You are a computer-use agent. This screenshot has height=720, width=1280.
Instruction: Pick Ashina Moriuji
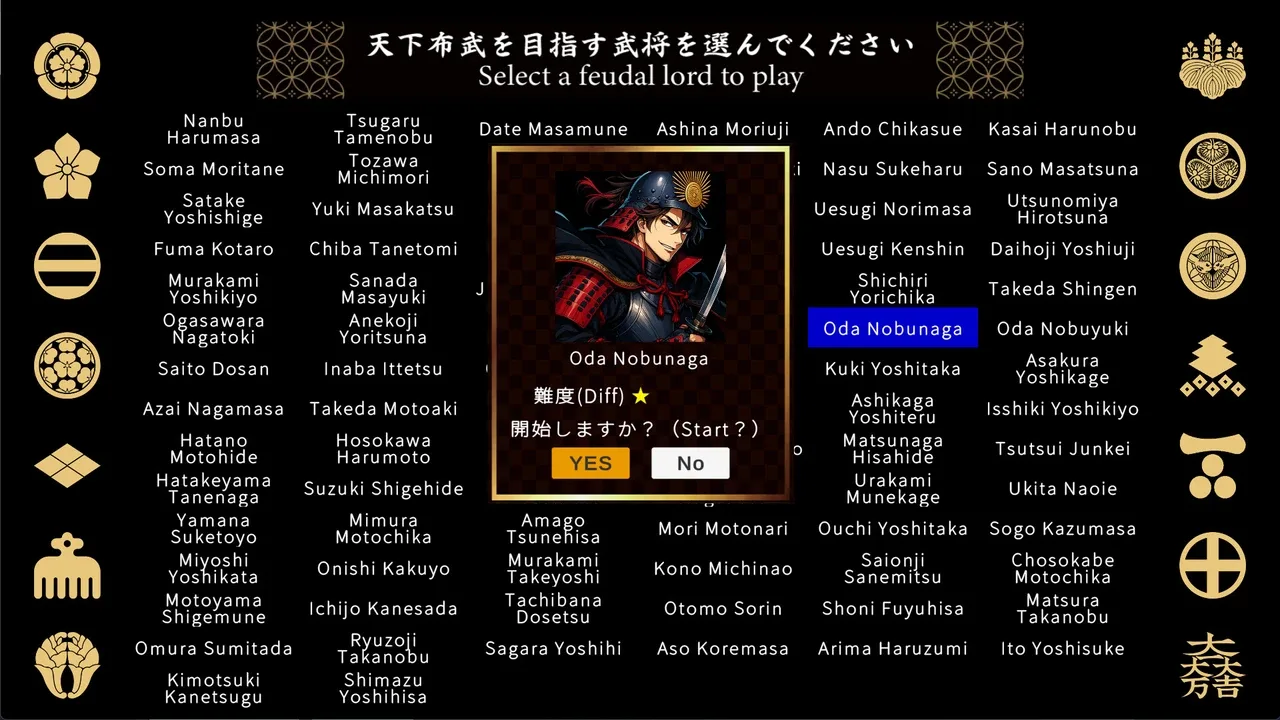(723, 129)
